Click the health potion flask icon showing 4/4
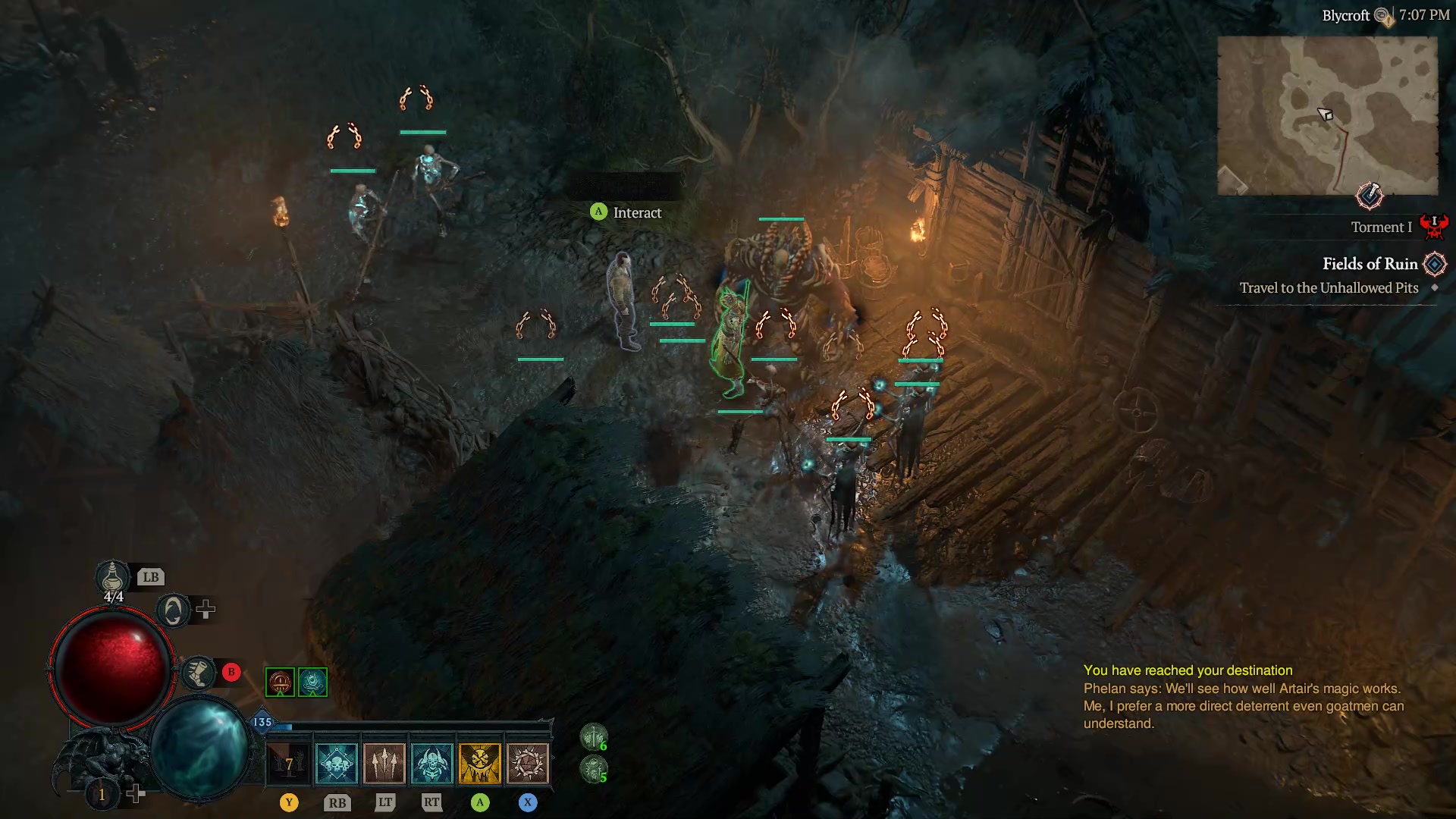Image resolution: width=1456 pixels, height=819 pixels. click(112, 579)
